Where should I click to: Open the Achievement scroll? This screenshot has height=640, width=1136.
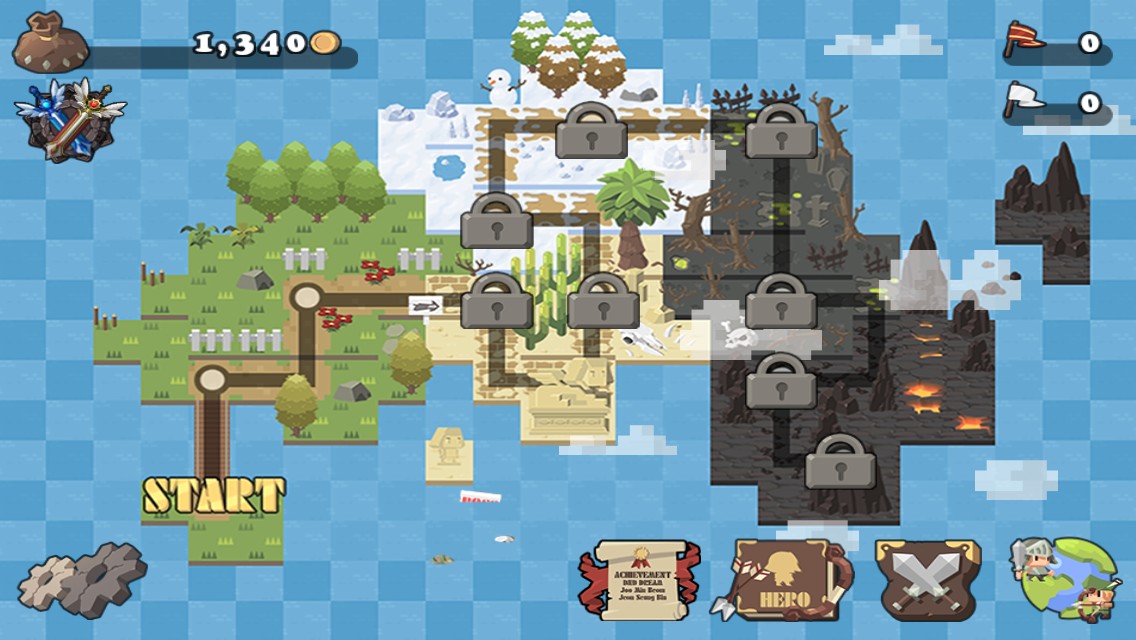click(630, 580)
